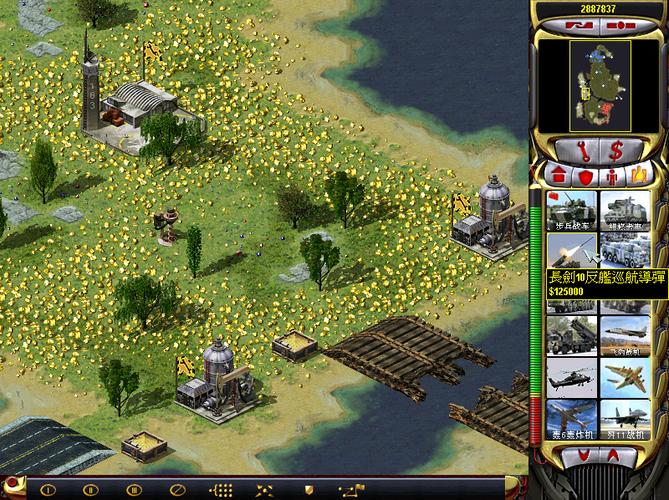Select control group two button on bottom bar
669x500 pixels.
(90, 490)
